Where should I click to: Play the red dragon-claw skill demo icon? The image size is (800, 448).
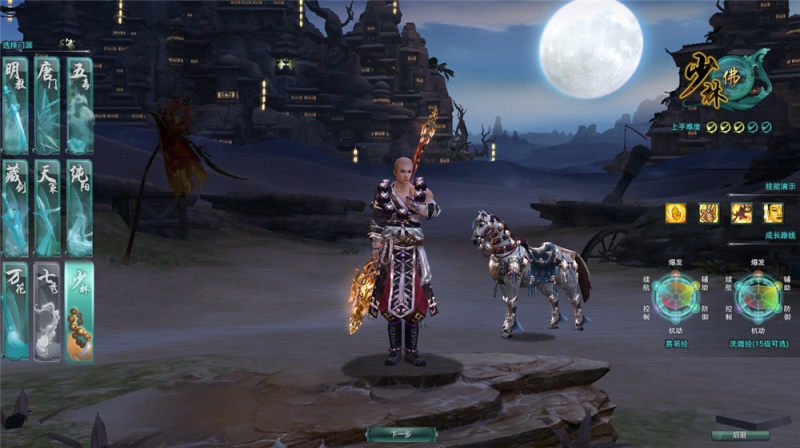[x=741, y=212]
